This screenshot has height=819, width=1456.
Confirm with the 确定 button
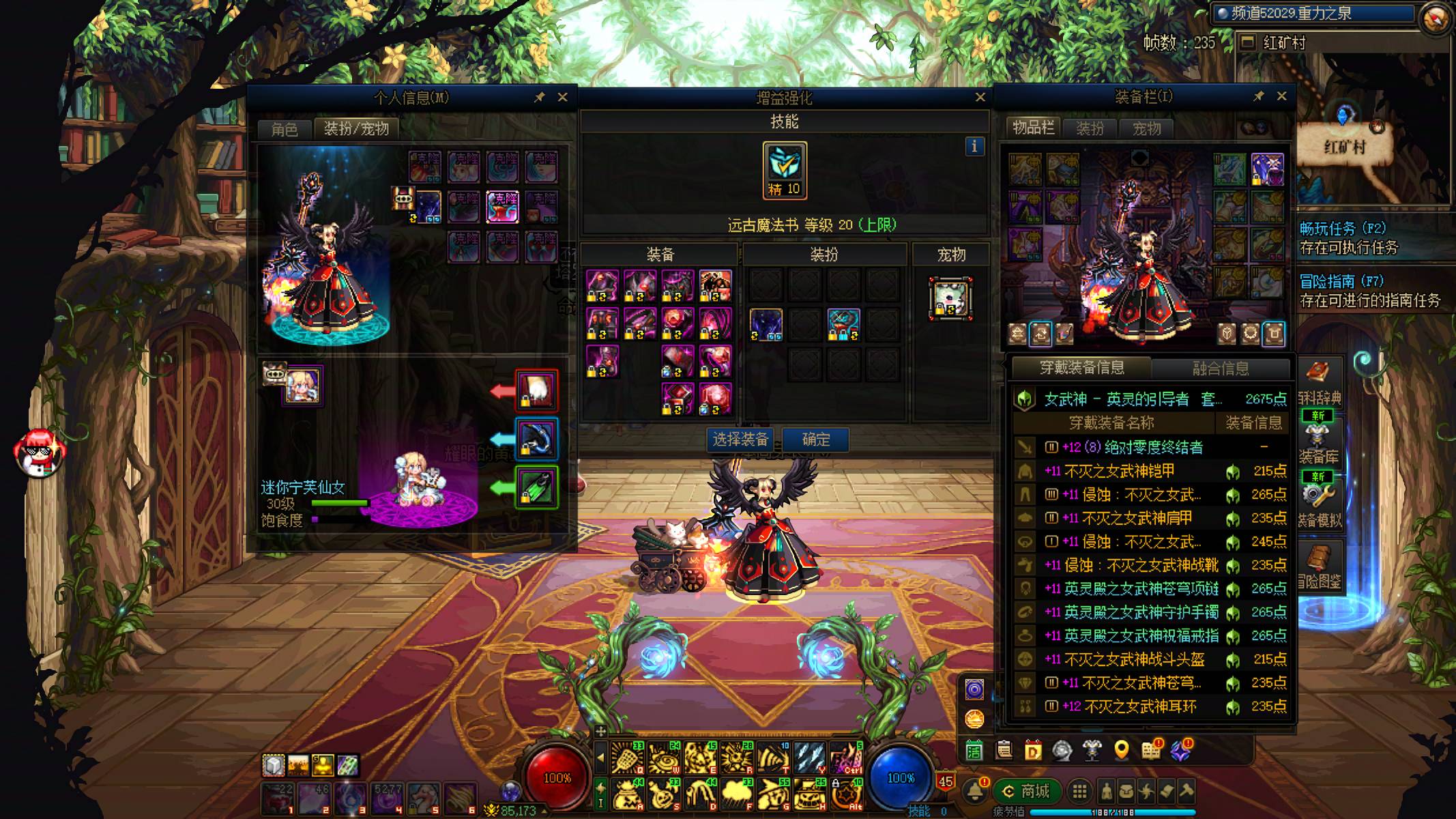tap(815, 440)
